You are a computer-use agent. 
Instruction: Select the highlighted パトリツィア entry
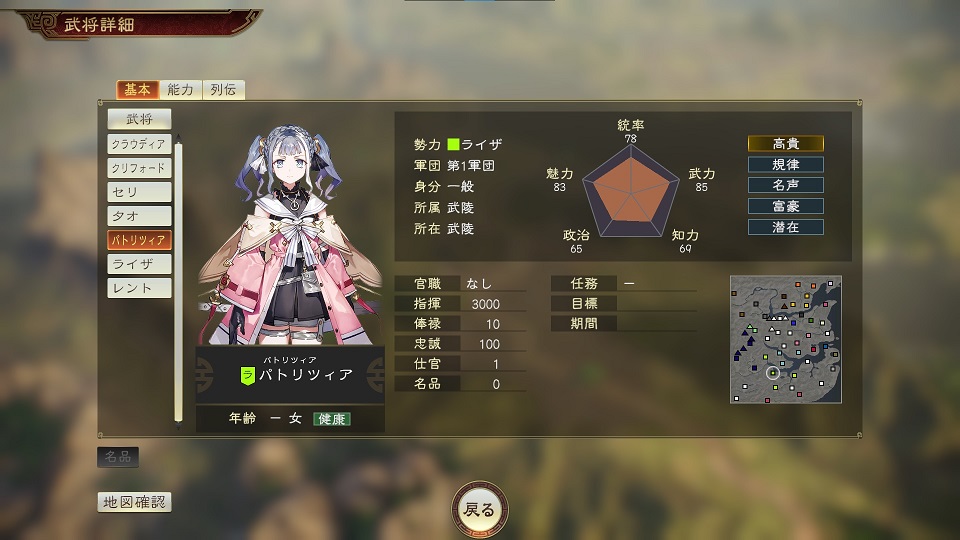click(x=139, y=240)
